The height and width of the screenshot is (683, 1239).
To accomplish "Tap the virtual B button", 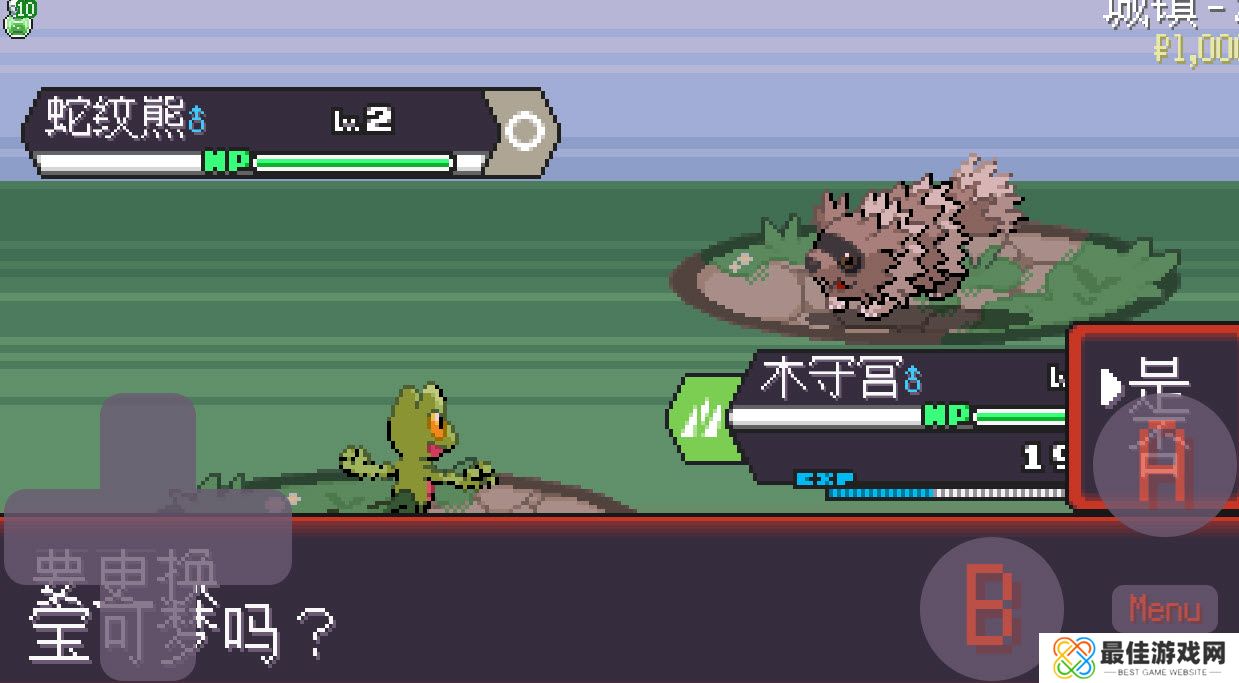I will (x=991, y=609).
